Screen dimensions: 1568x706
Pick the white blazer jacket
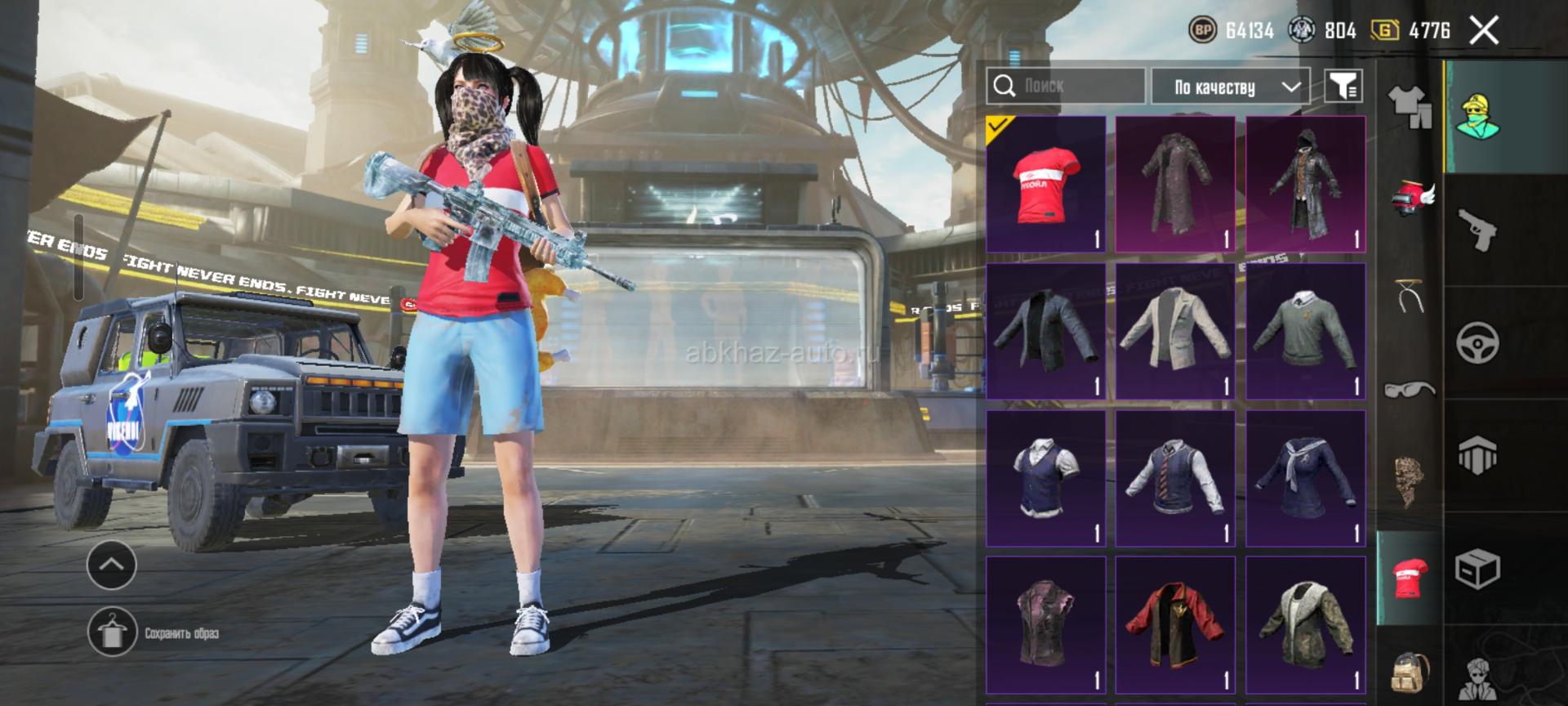coord(1175,331)
